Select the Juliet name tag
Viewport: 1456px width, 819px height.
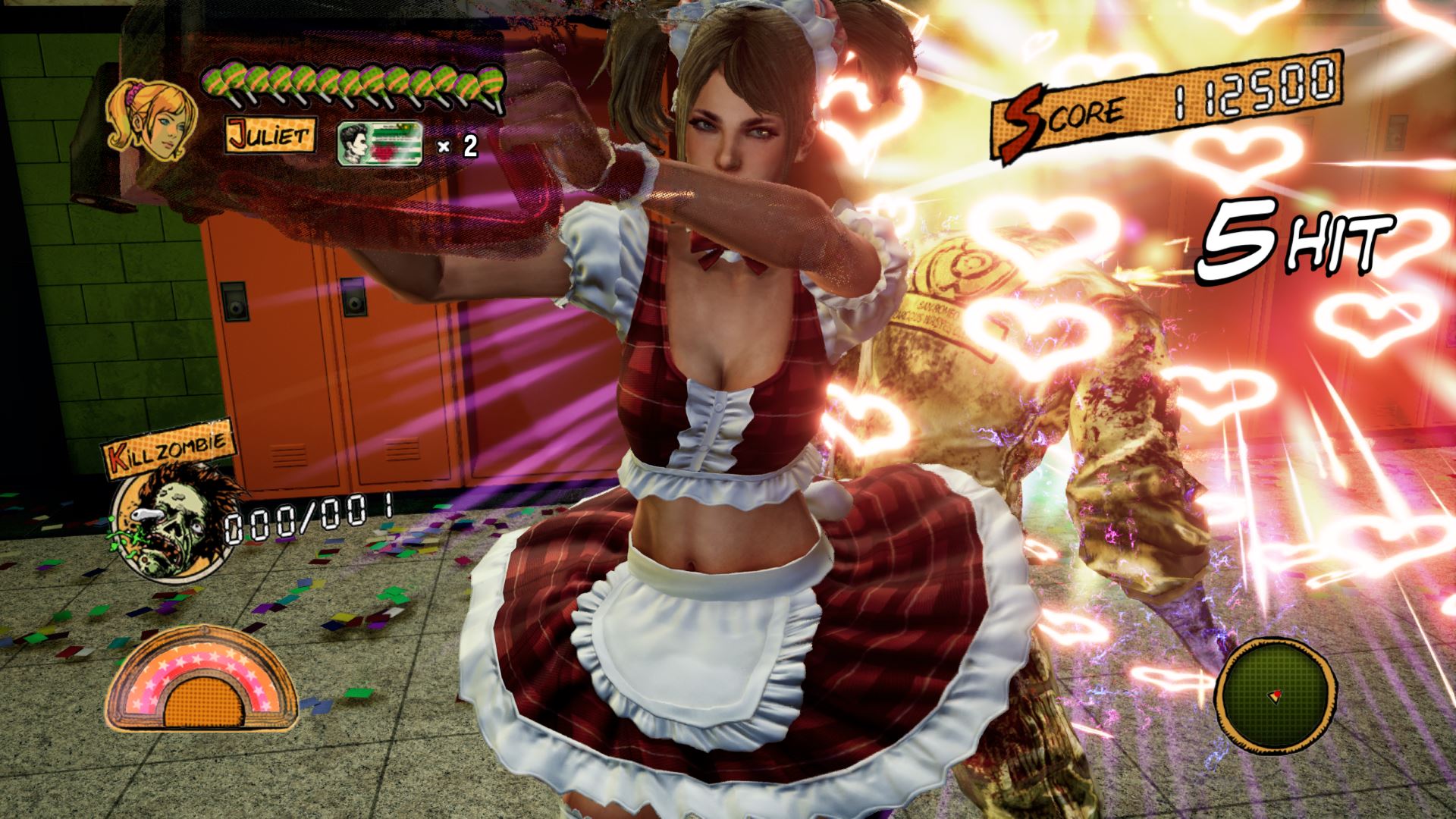(x=270, y=136)
